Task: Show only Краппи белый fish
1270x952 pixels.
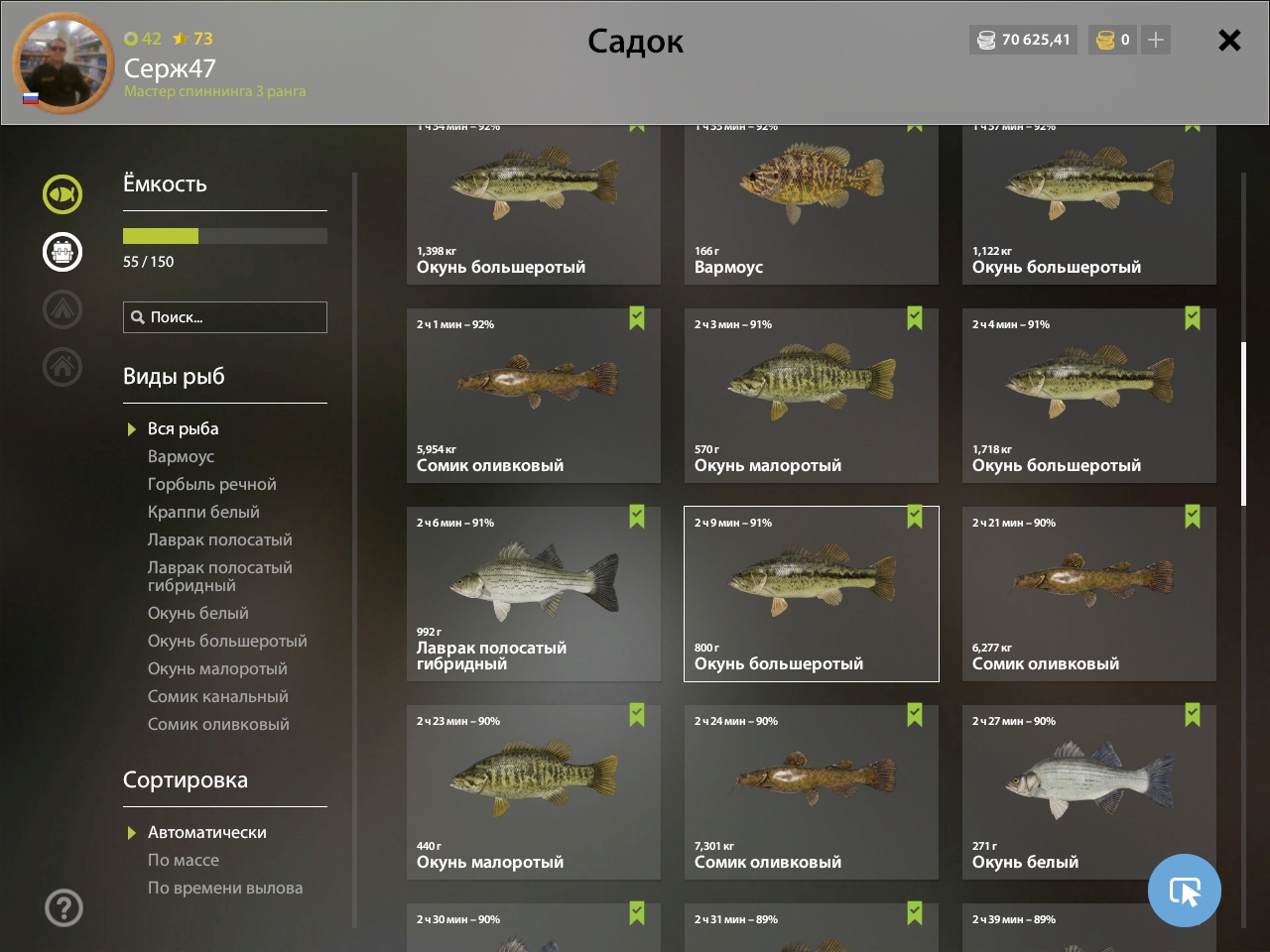Action: [203, 512]
